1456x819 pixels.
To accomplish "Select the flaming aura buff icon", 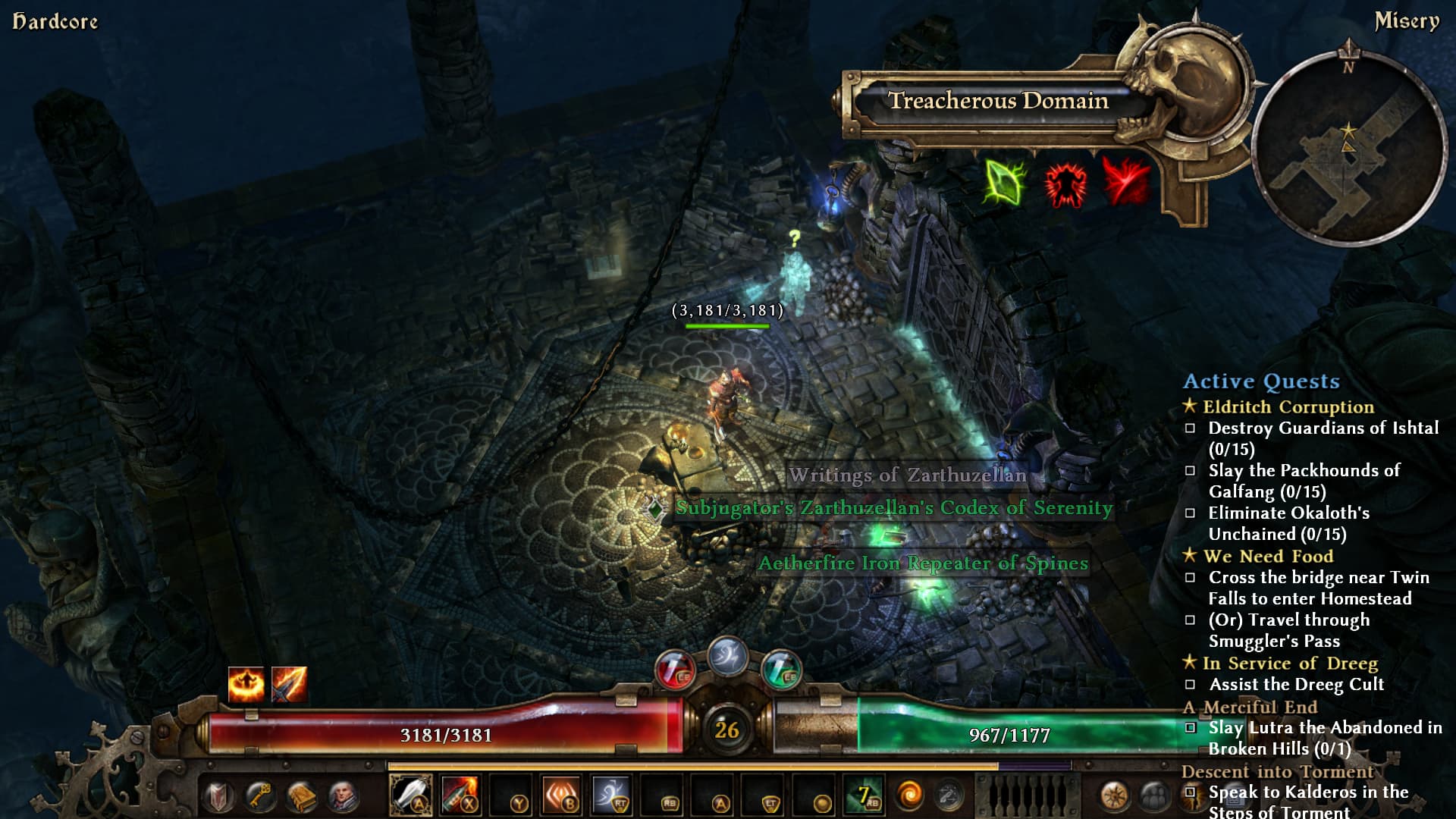I will pyautogui.click(x=246, y=684).
